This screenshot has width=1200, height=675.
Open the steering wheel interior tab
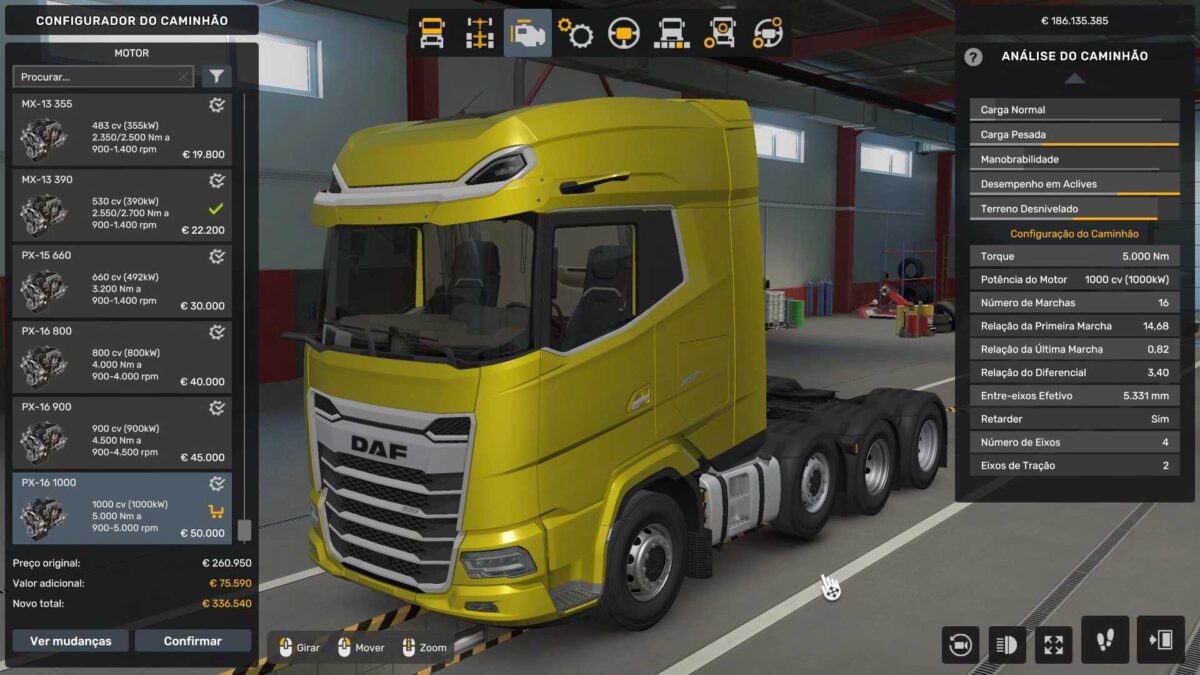[624, 33]
